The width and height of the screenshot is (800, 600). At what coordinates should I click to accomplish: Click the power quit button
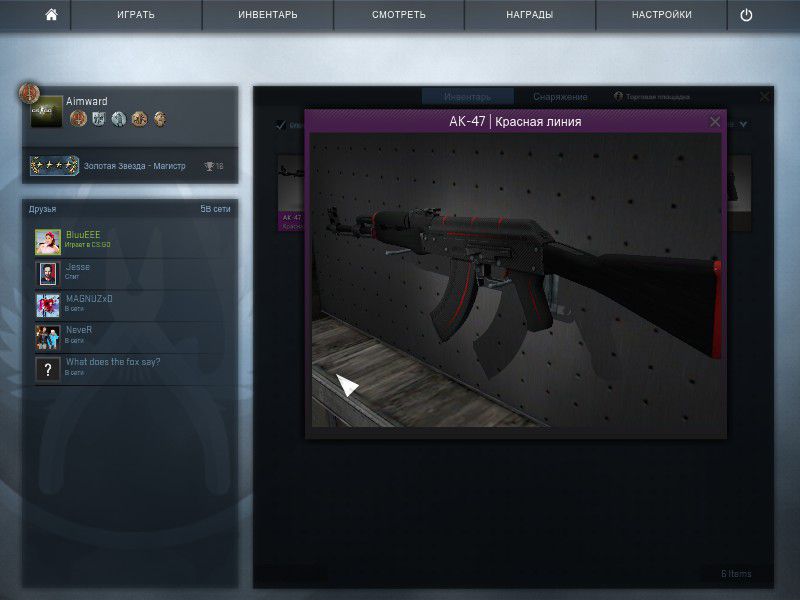pos(746,15)
